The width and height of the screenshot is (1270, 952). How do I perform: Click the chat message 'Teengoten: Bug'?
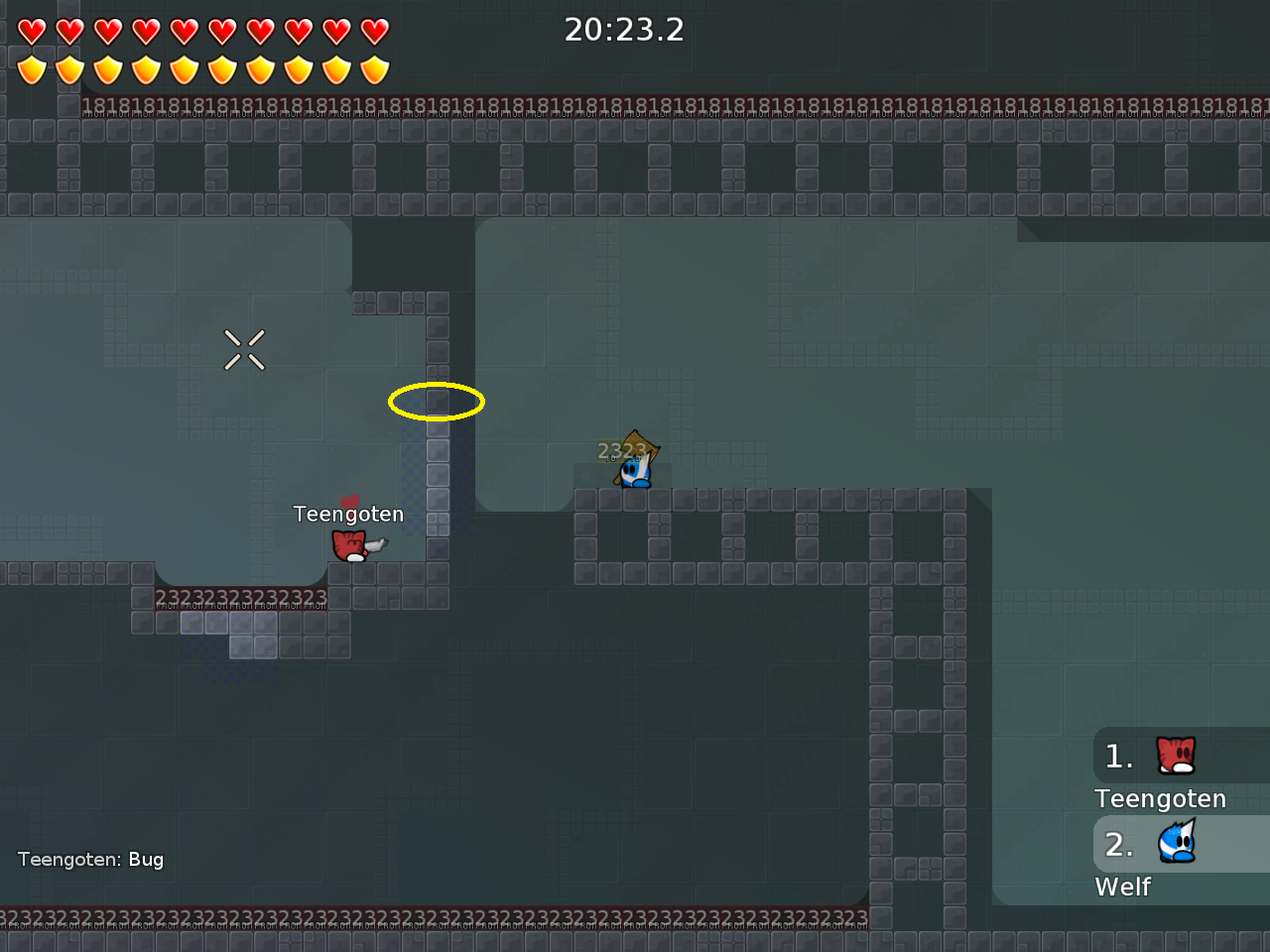[90, 860]
